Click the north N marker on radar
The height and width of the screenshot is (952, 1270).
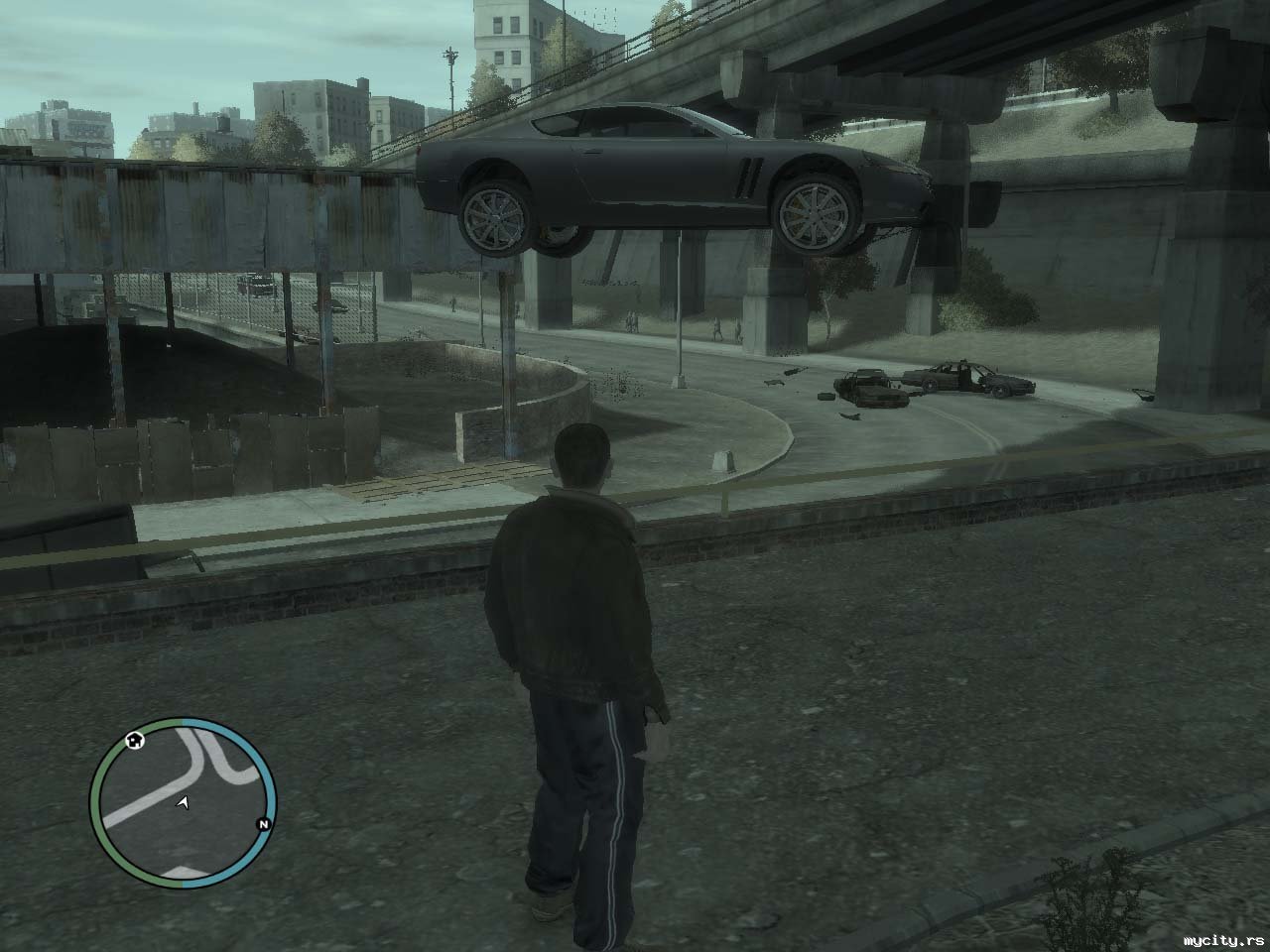point(263,824)
